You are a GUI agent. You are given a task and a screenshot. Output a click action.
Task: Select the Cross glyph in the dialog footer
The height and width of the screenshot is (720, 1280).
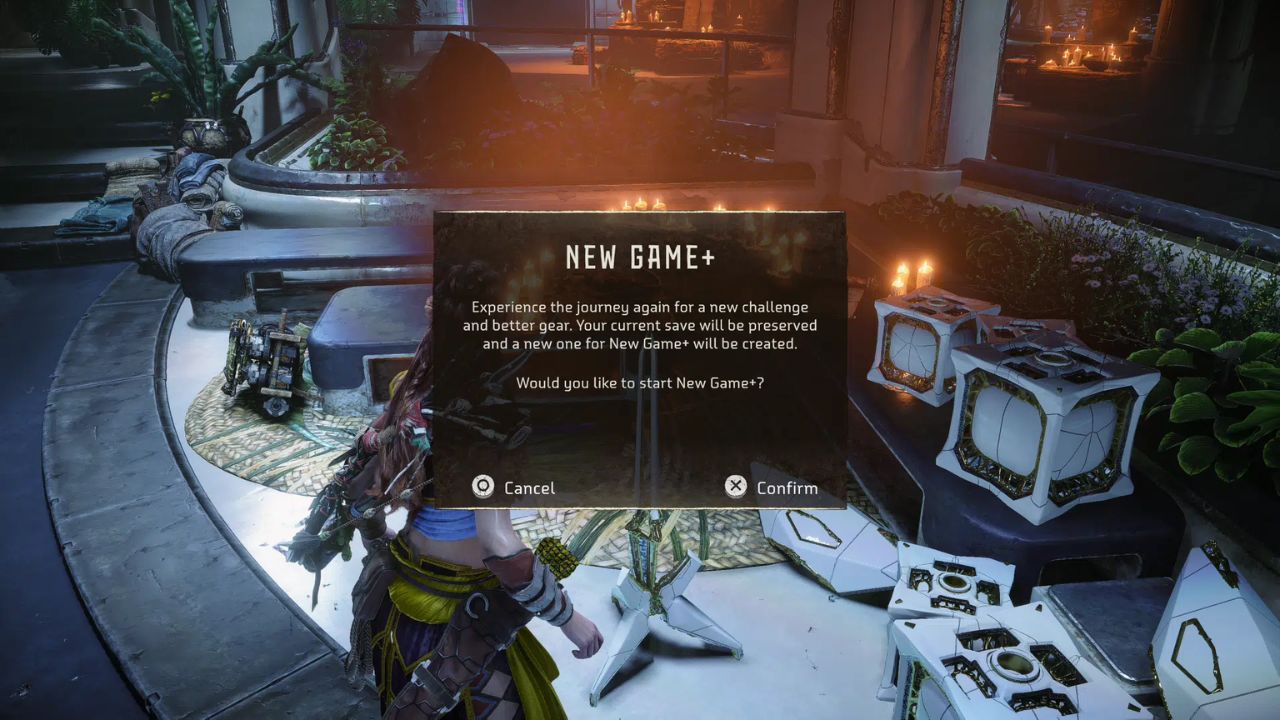tap(737, 486)
